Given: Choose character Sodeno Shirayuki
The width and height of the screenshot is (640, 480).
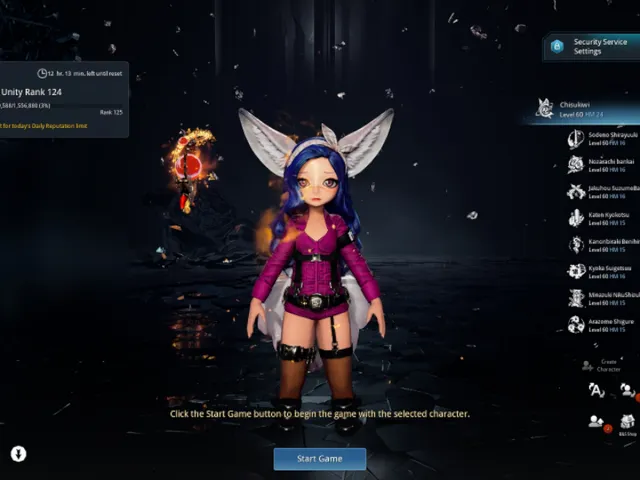Looking at the screenshot, I should coord(598,138).
